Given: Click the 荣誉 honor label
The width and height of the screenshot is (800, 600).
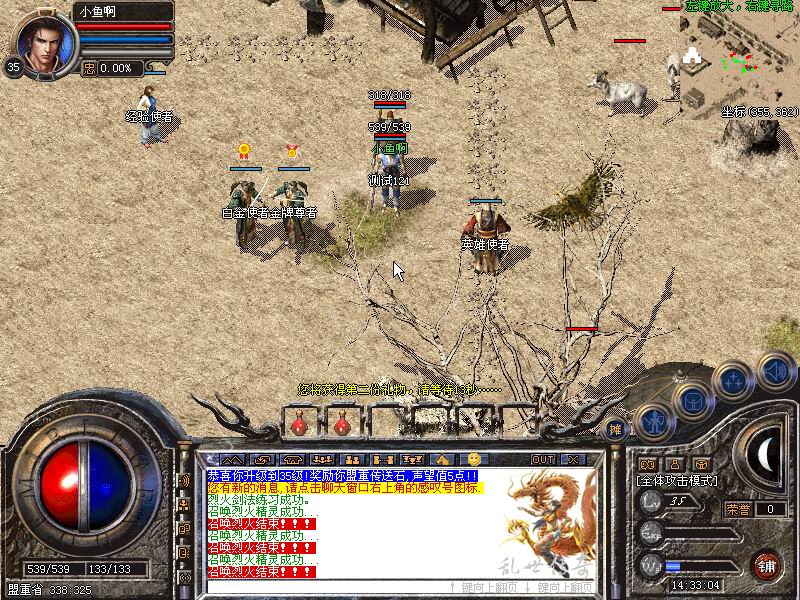Looking at the screenshot, I should [739, 509].
